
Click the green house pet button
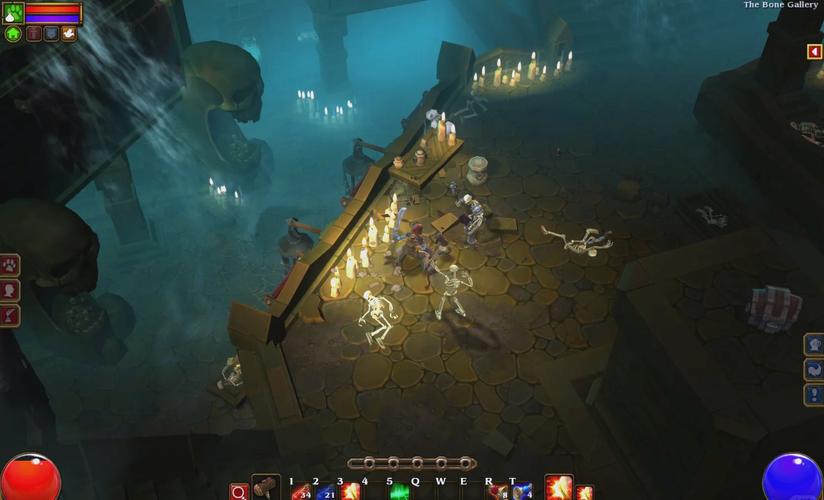click(x=13, y=33)
